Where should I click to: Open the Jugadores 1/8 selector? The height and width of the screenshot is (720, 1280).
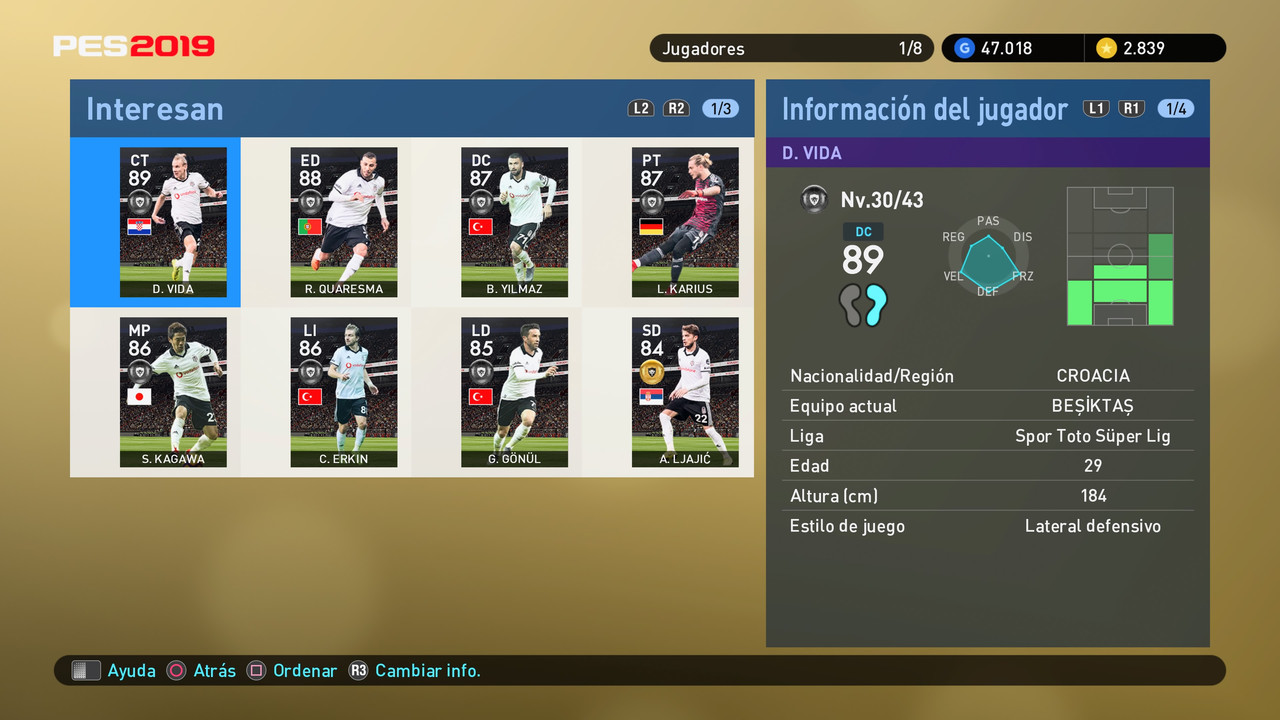click(x=791, y=47)
